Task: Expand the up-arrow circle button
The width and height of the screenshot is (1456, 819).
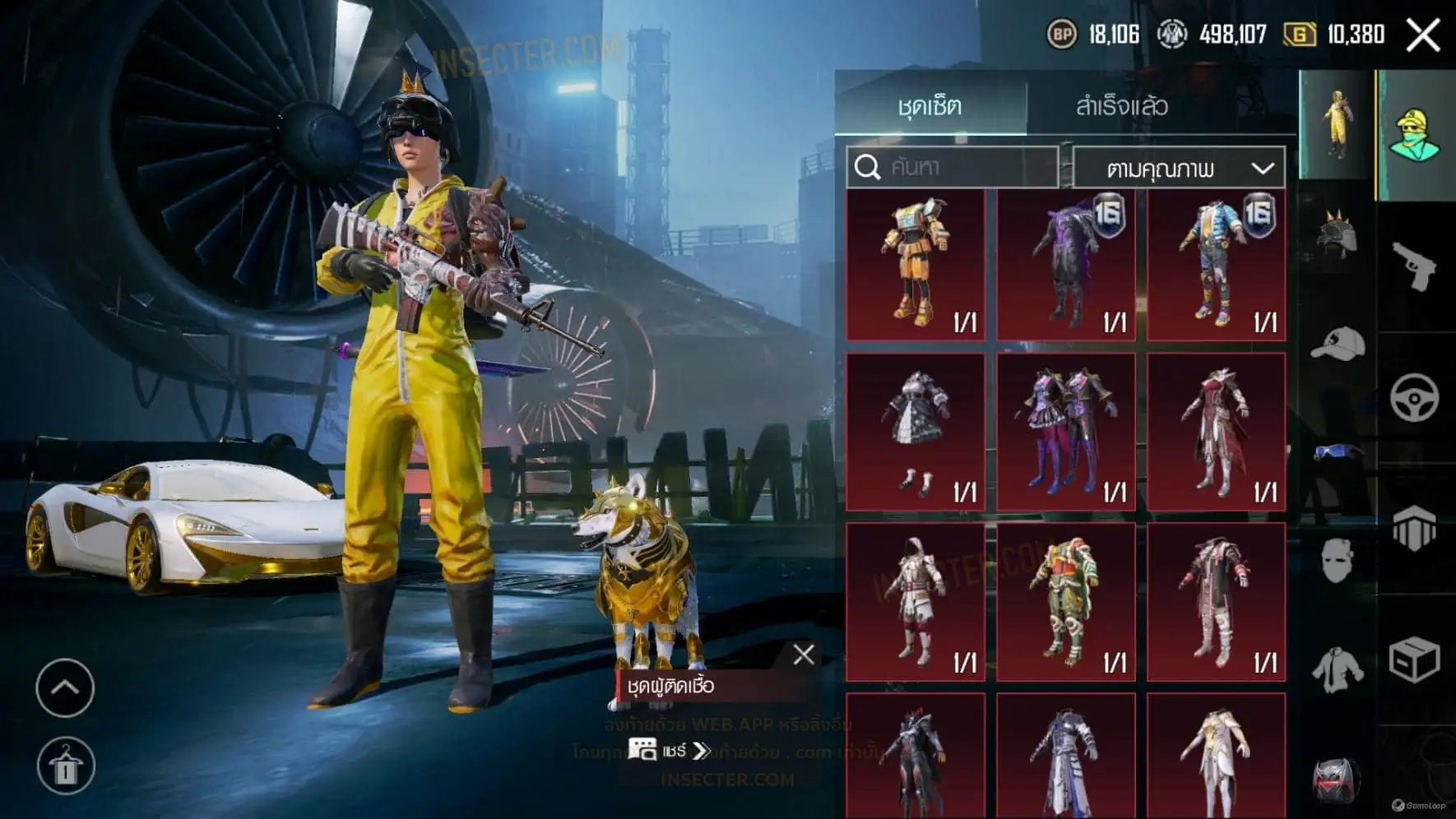Action: (x=65, y=688)
